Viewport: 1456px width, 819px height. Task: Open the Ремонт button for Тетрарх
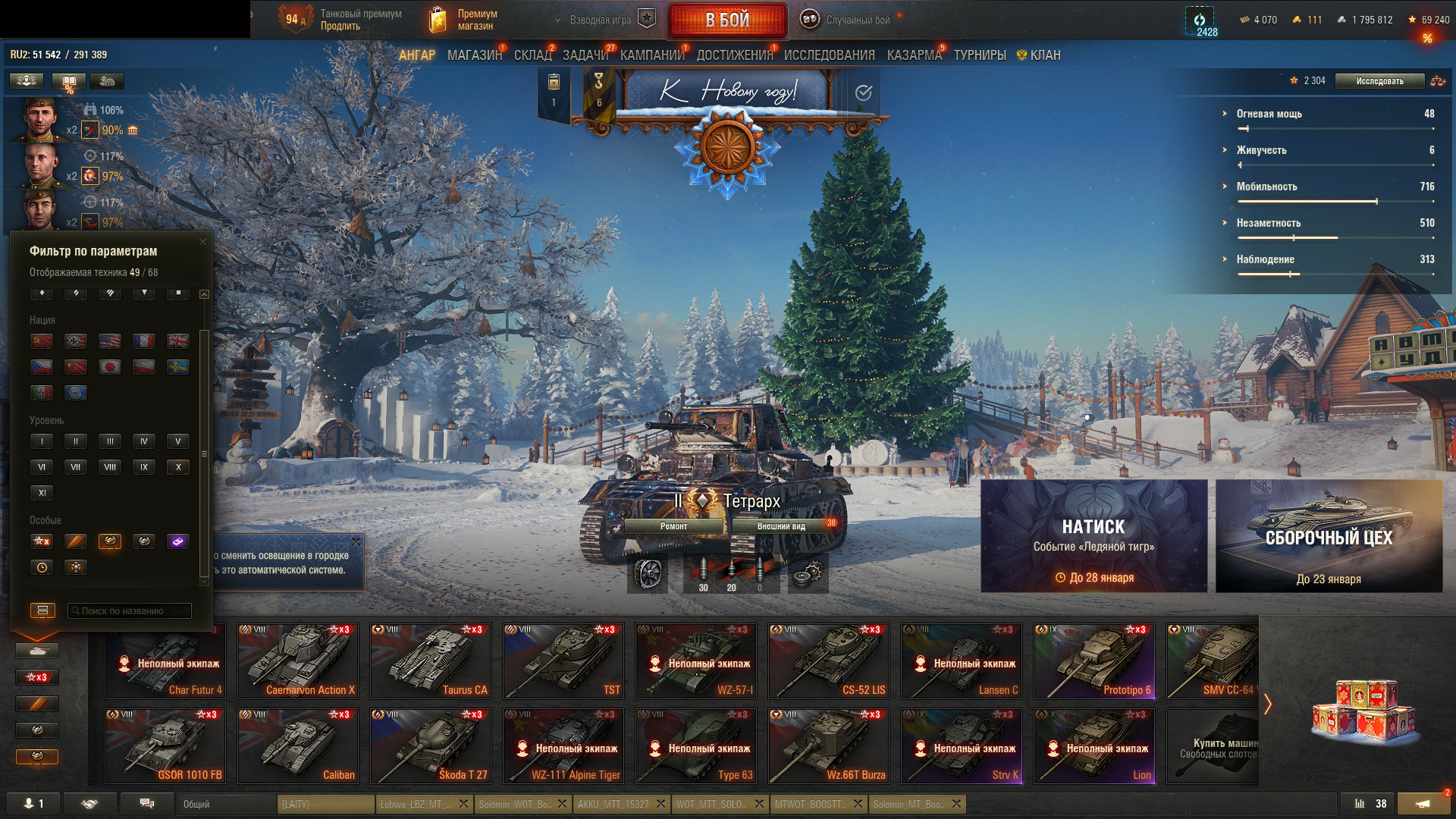coord(673,526)
